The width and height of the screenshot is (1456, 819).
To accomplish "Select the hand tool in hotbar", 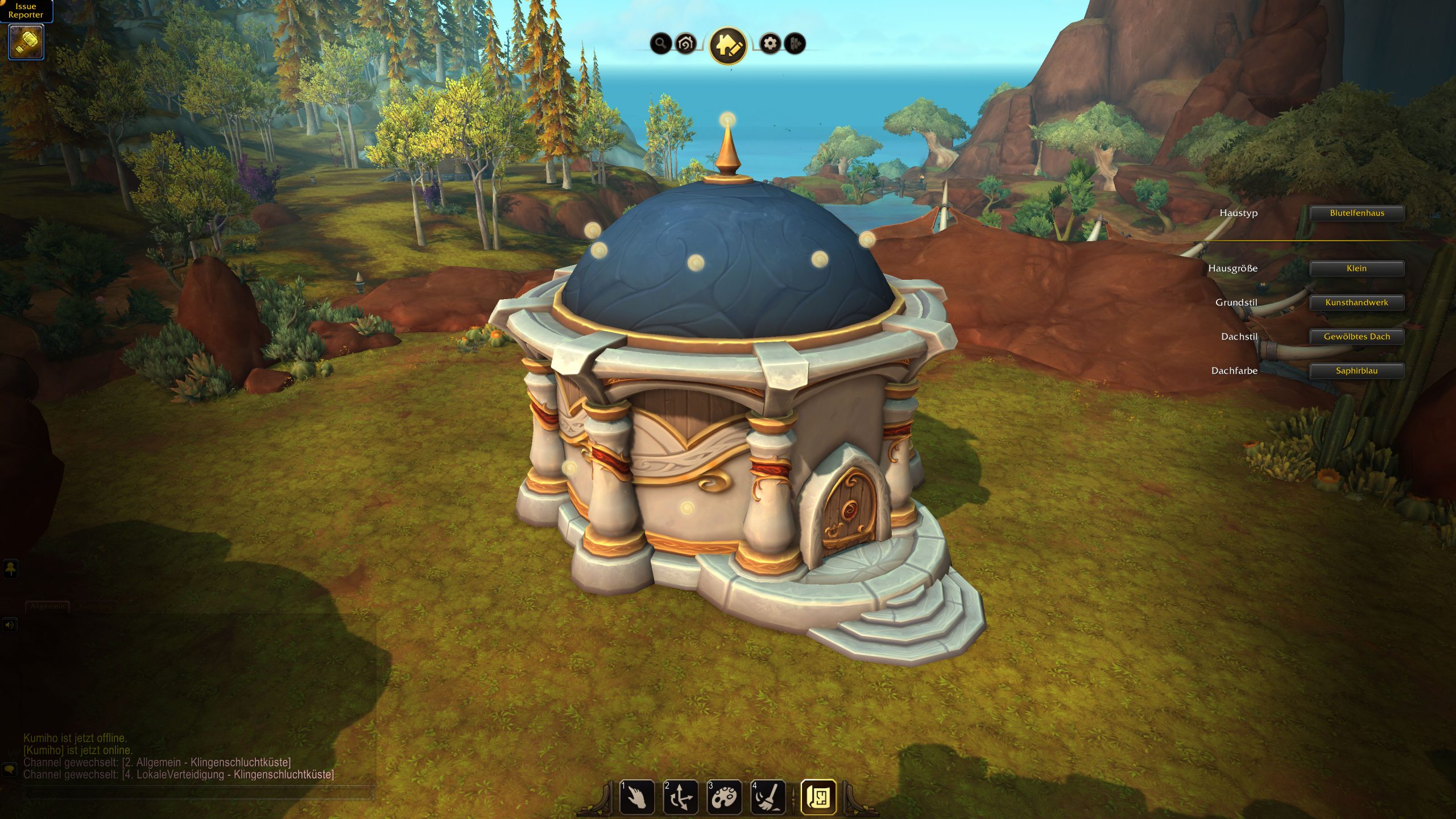I will point(637,797).
